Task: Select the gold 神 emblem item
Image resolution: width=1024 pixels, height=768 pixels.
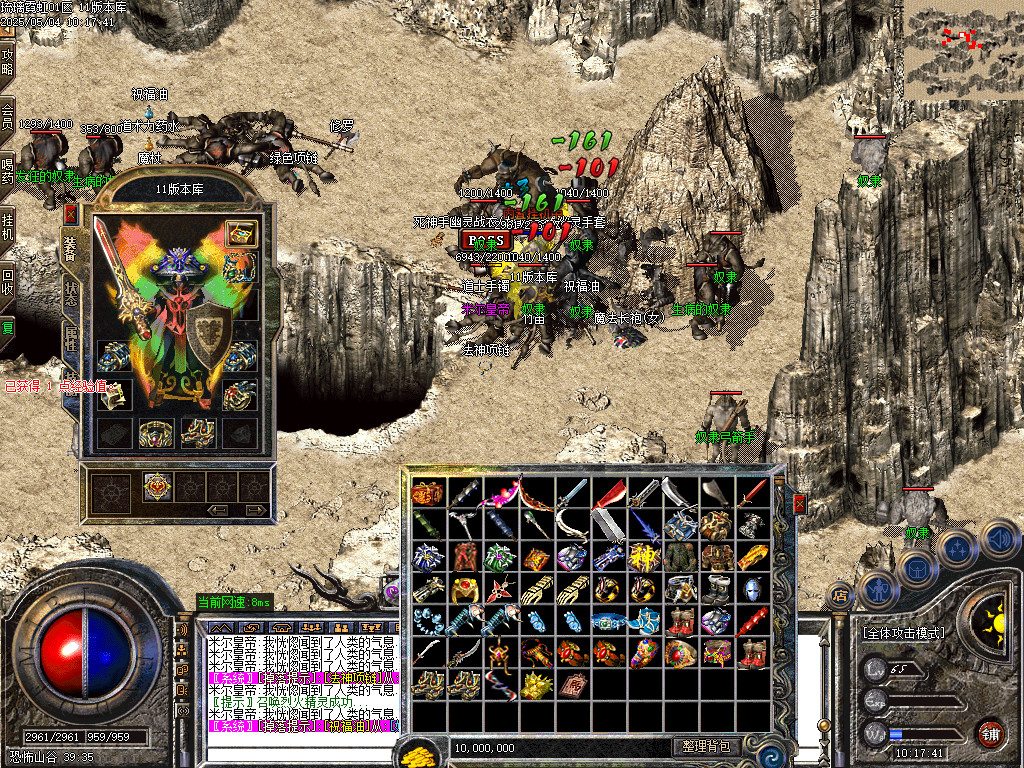Action: (644, 557)
